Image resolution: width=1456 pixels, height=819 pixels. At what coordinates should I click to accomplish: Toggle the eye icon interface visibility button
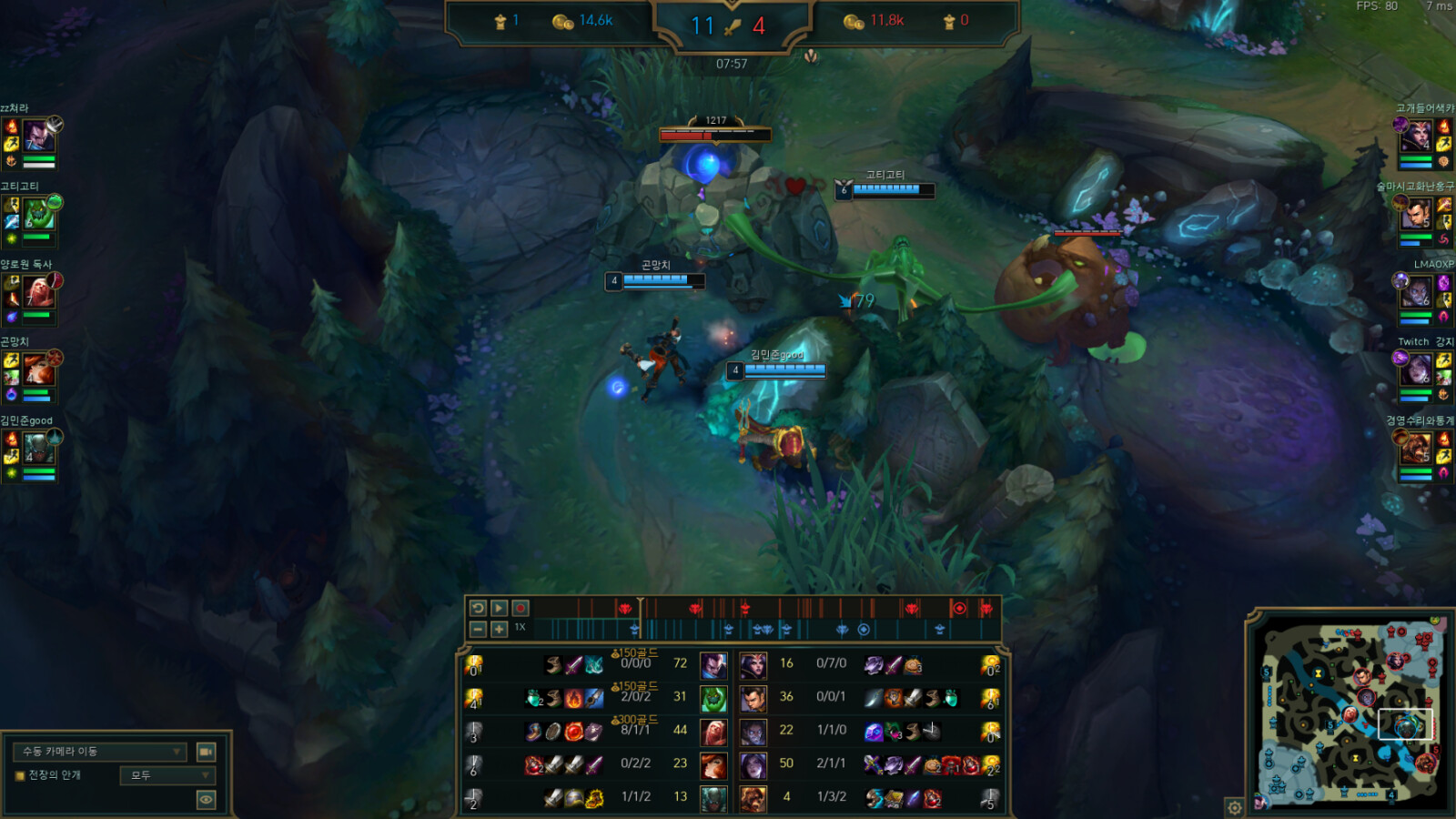pos(207,799)
